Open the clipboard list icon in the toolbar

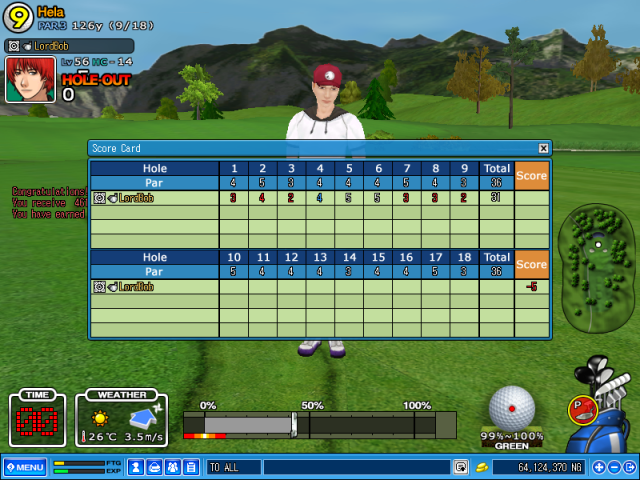click(191, 467)
